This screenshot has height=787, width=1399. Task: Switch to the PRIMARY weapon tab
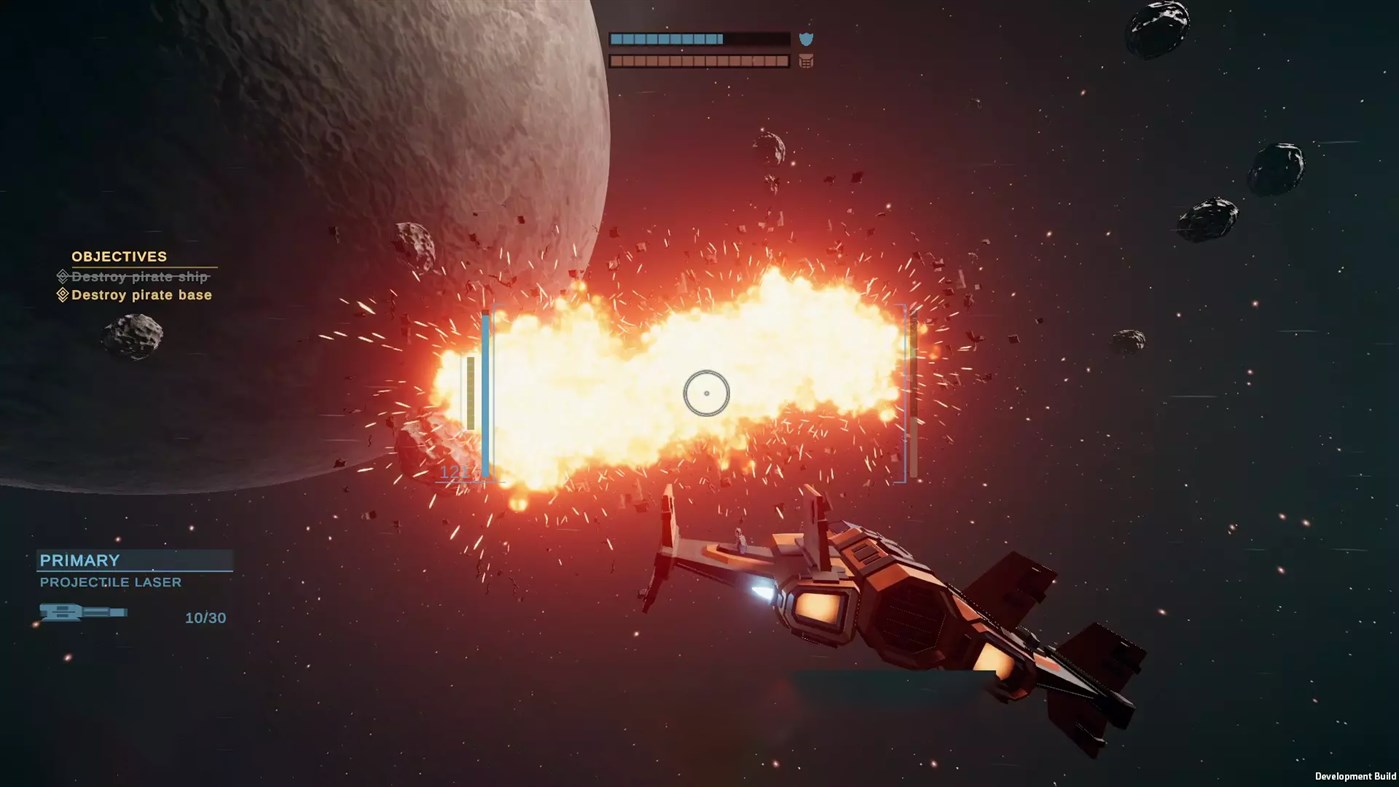point(80,560)
